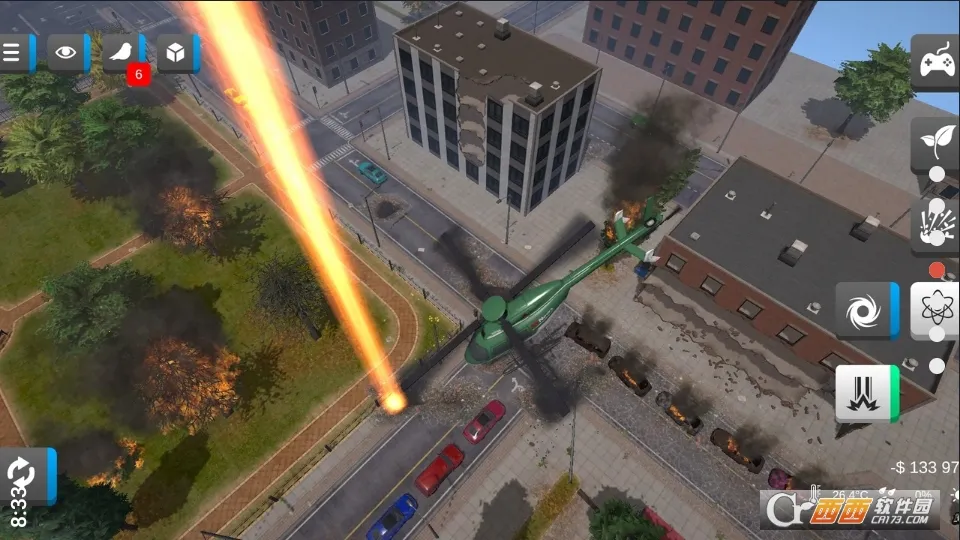
Task: Open the bird icon with red badge
Action: [122, 53]
